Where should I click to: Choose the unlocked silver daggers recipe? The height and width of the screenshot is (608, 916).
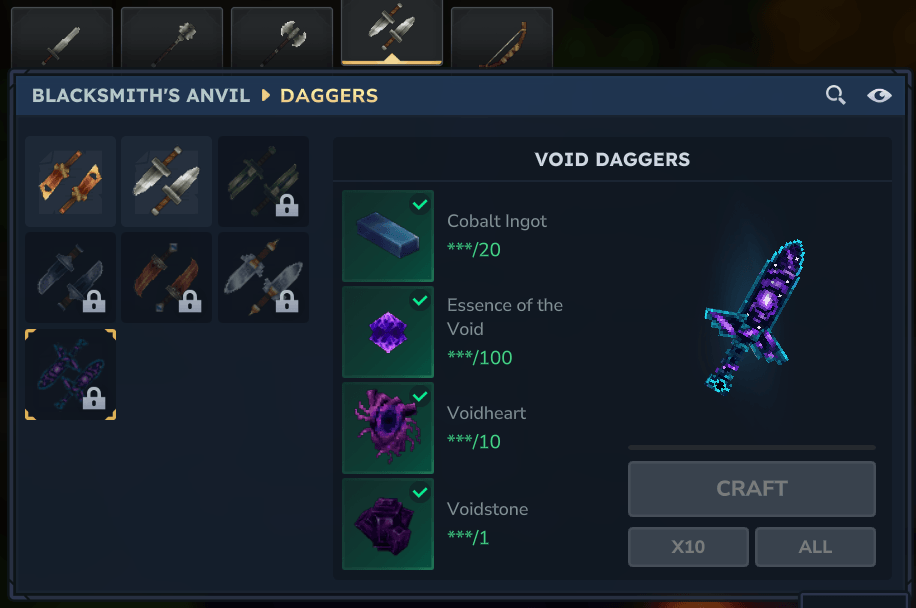pyautogui.click(x=167, y=182)
